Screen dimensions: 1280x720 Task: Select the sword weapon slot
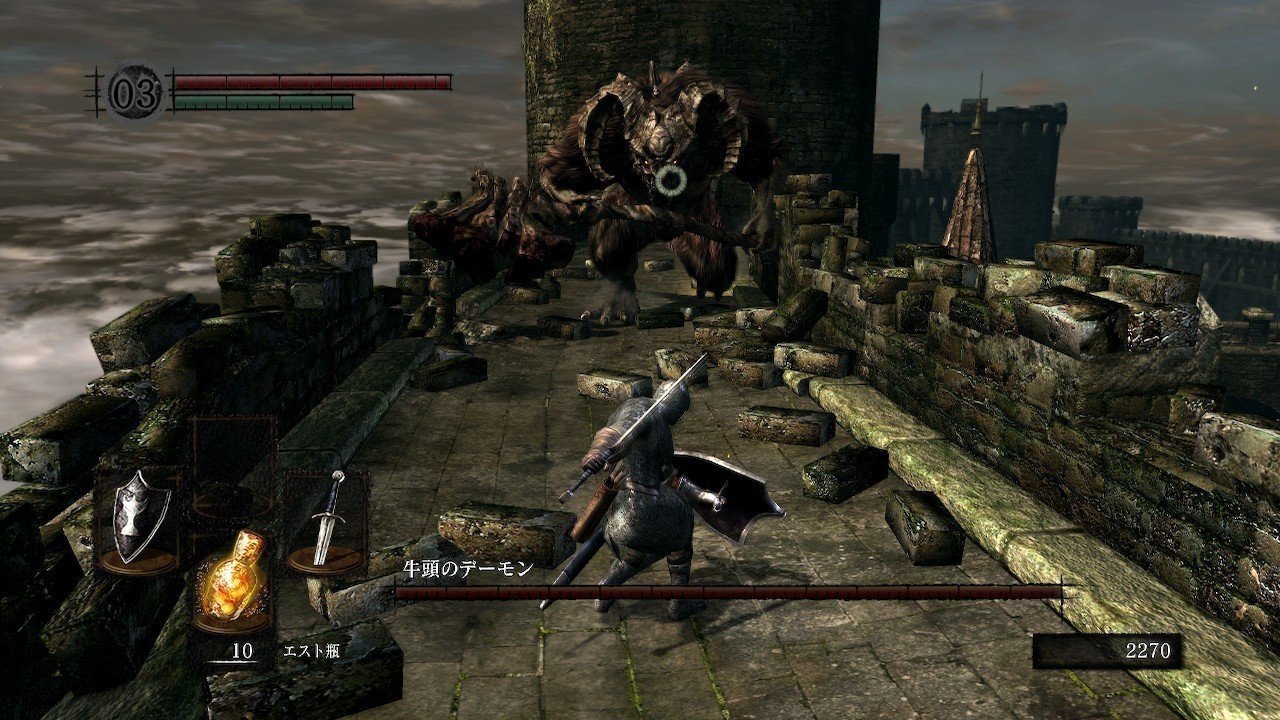tap(326, 520)
